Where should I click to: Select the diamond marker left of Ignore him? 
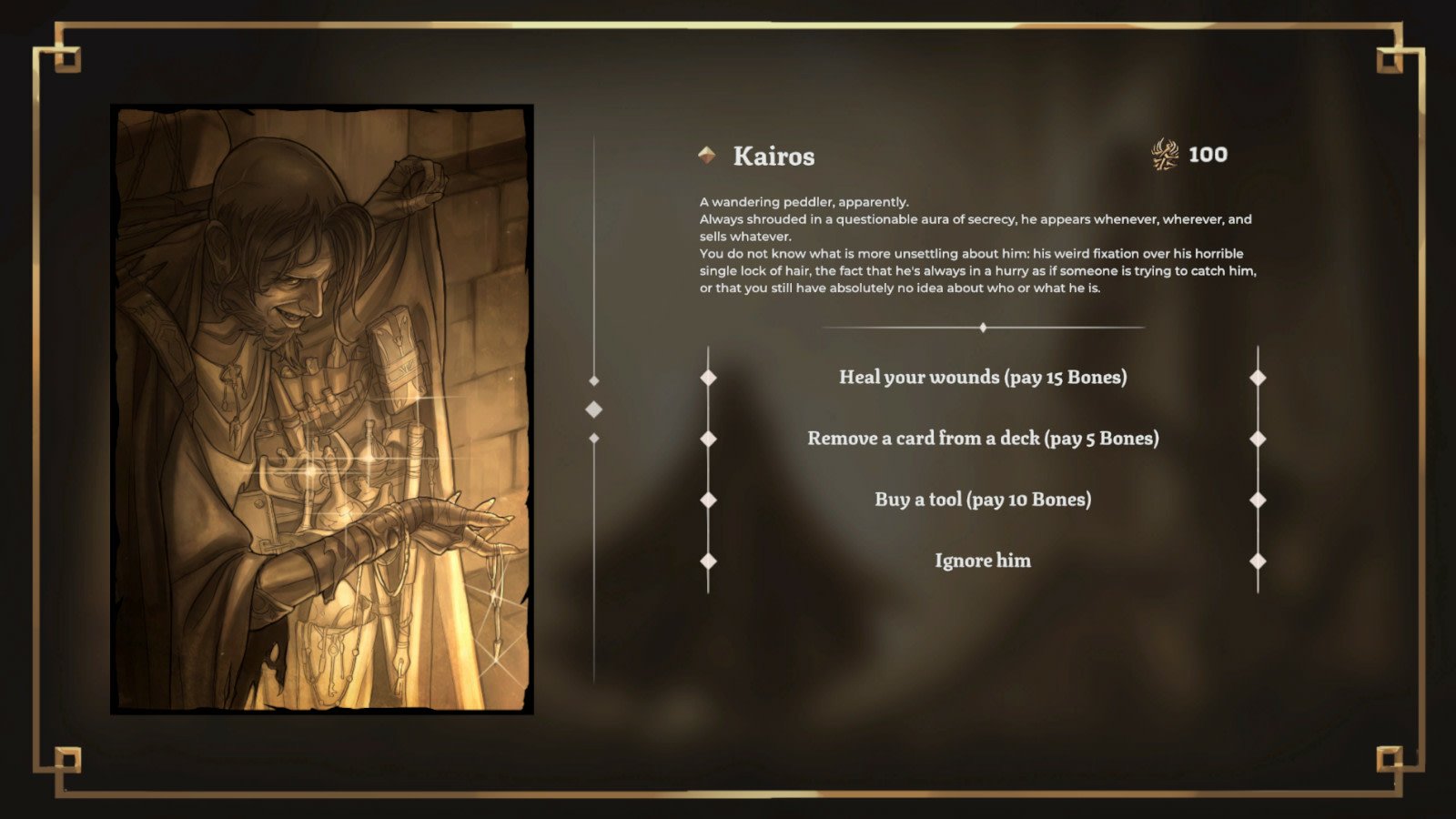coord(706,561)
